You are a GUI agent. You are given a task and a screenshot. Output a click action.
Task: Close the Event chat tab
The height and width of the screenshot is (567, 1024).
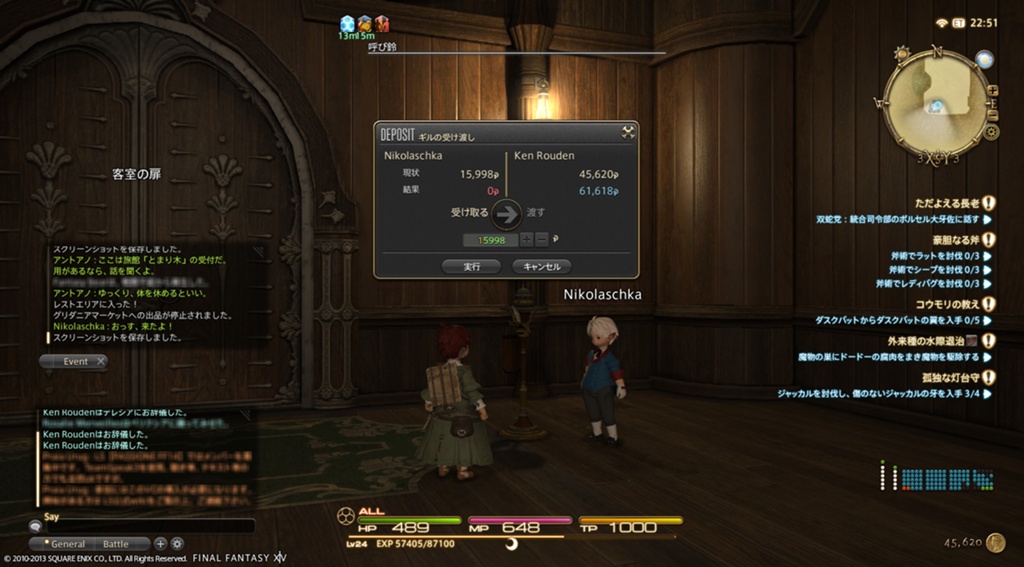pyautogui.click(x=101, y=361)
